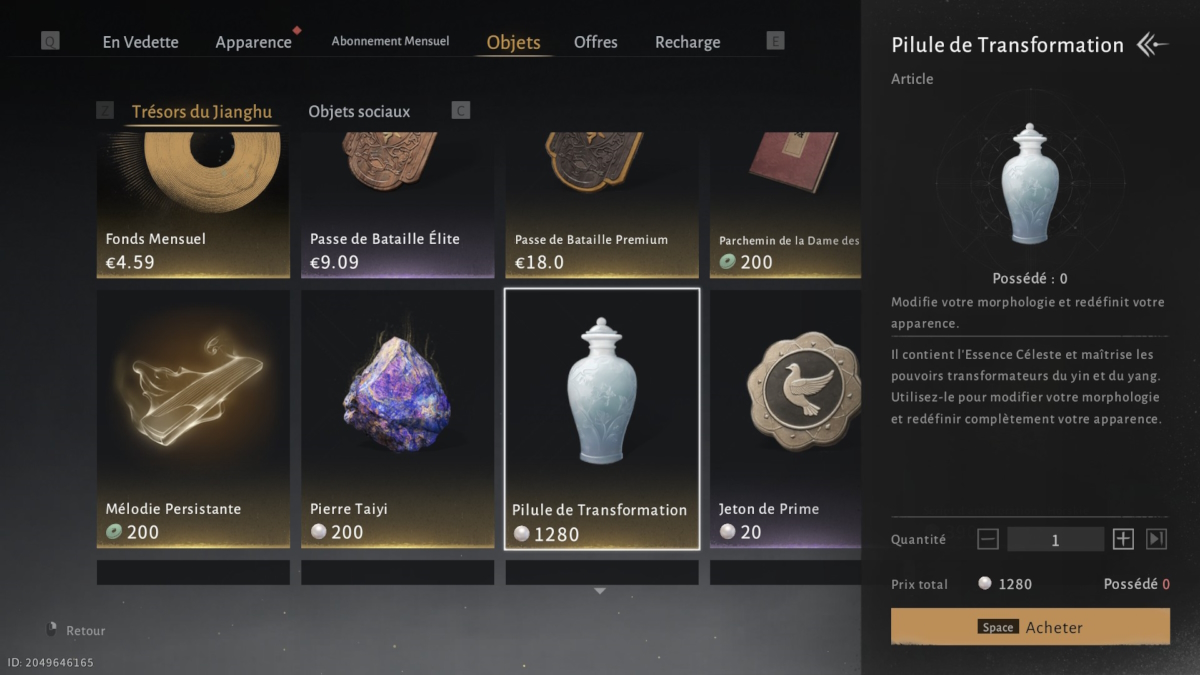The image size is (1200, 675).
Task: Set quantity to maximum
Action: click(x=1156, y=539)
